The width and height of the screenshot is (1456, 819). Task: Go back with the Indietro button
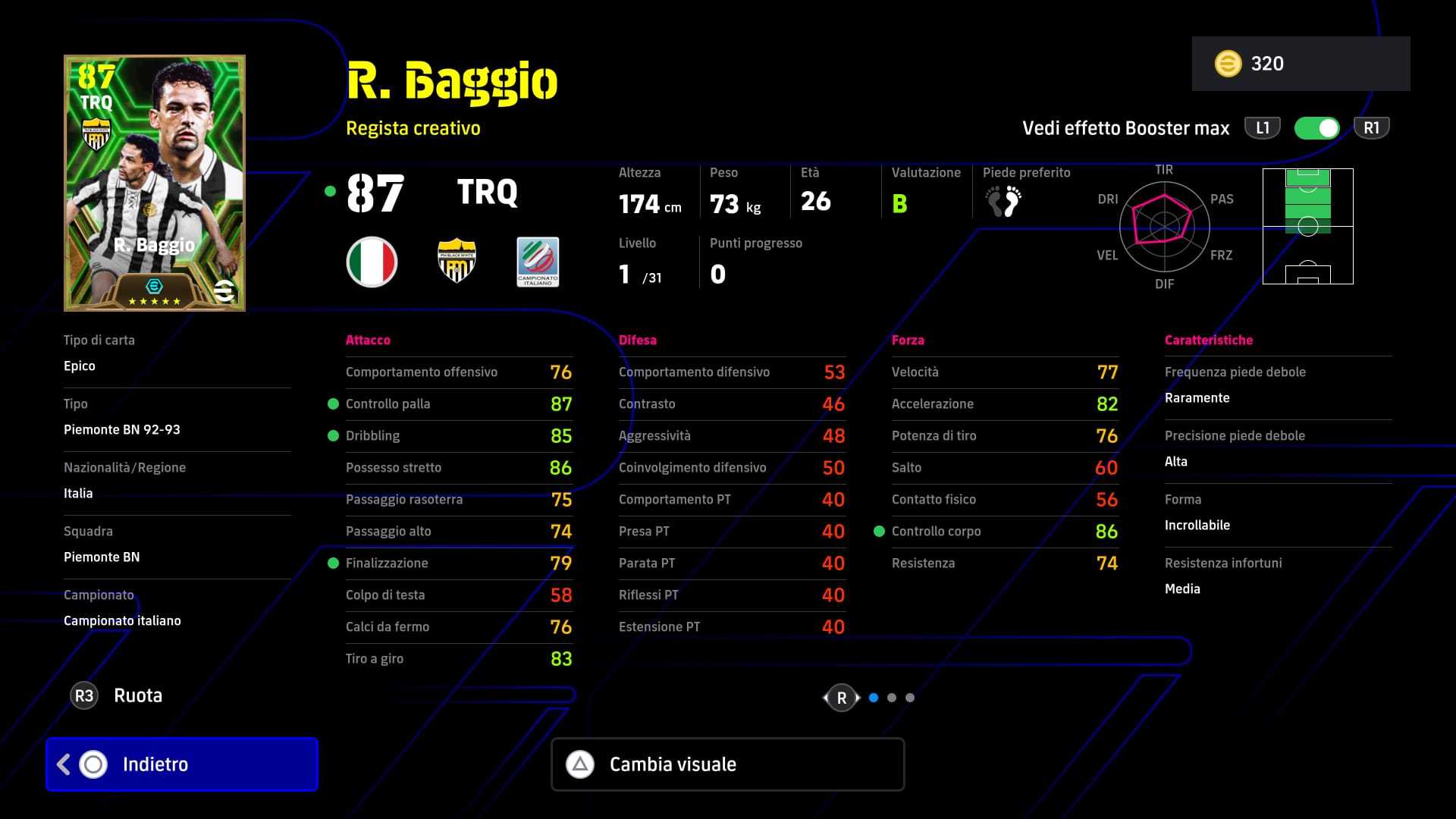(182, 764)
